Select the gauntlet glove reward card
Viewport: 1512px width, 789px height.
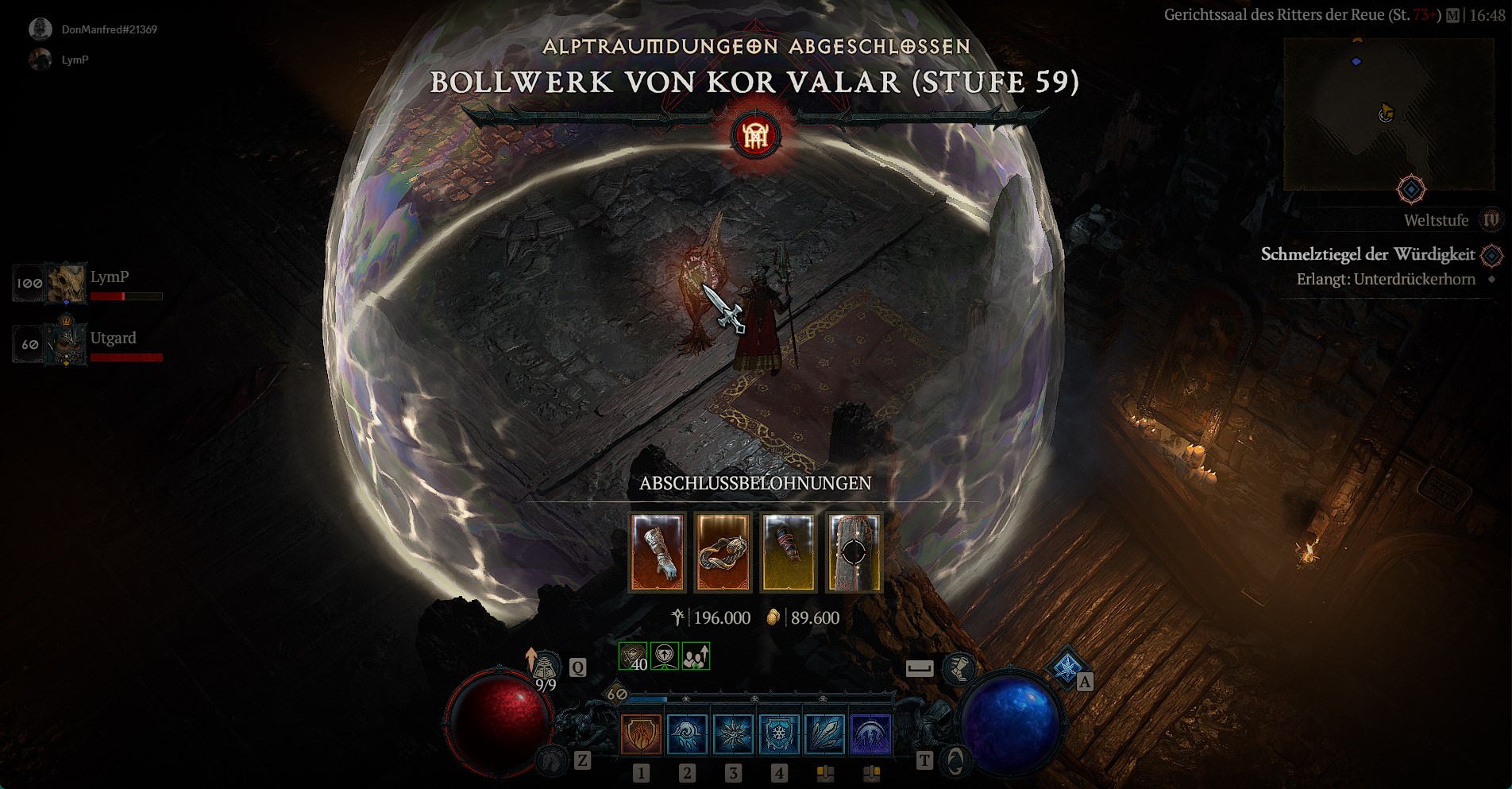pos(657,552)
